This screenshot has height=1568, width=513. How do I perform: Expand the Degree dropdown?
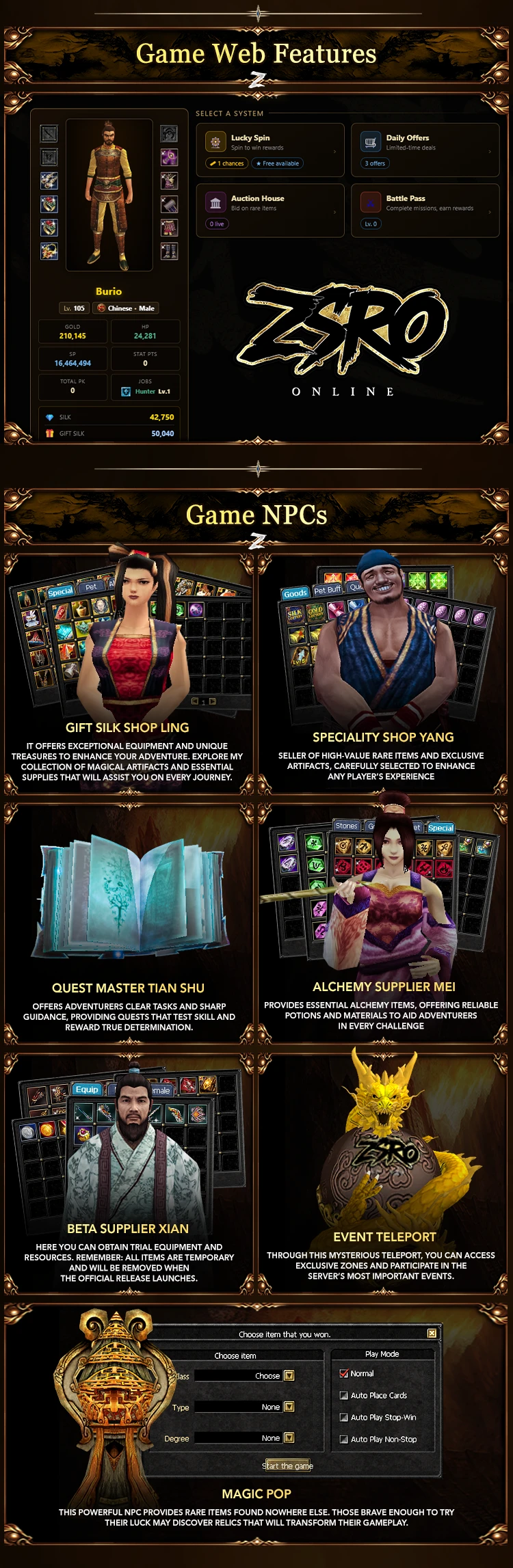point(289,1437)
